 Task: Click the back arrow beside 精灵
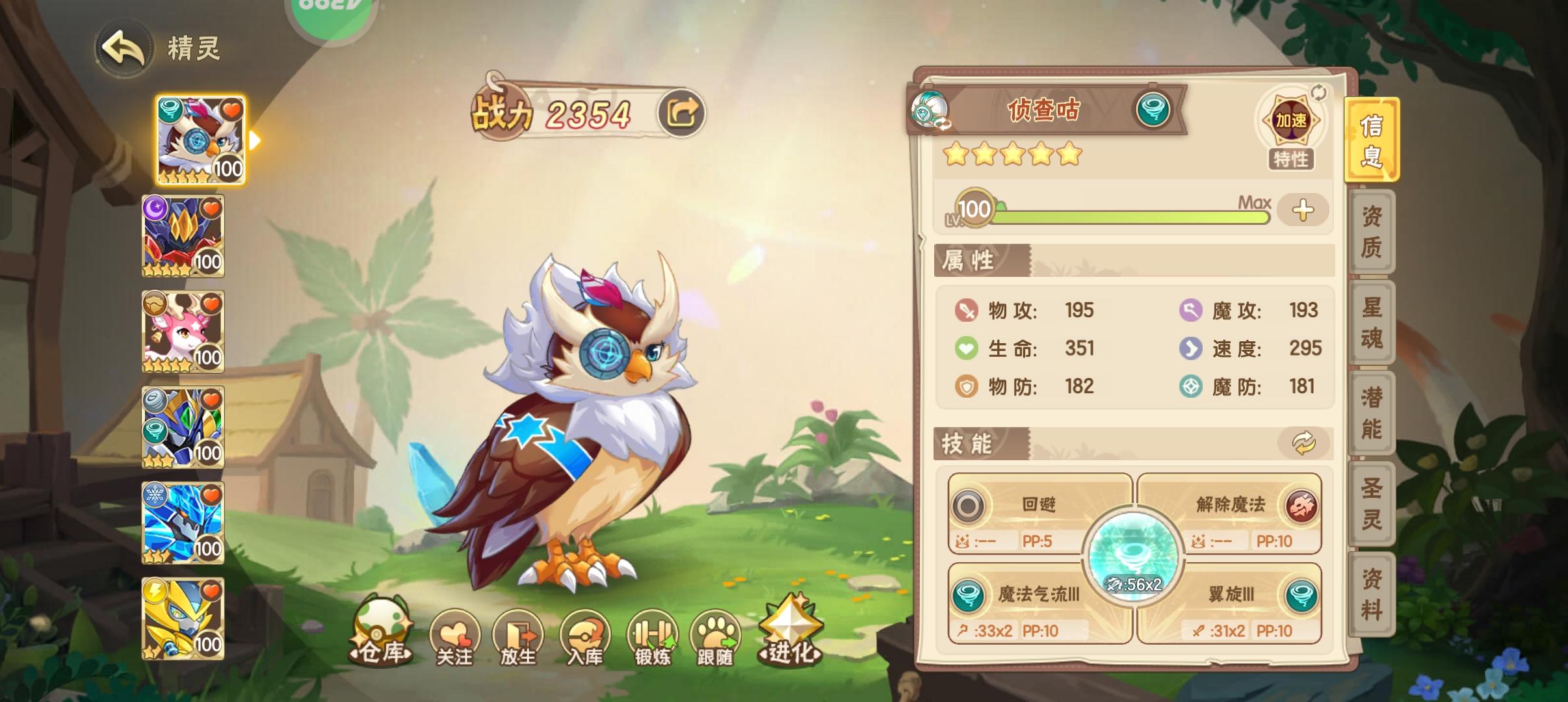point(125,49)
